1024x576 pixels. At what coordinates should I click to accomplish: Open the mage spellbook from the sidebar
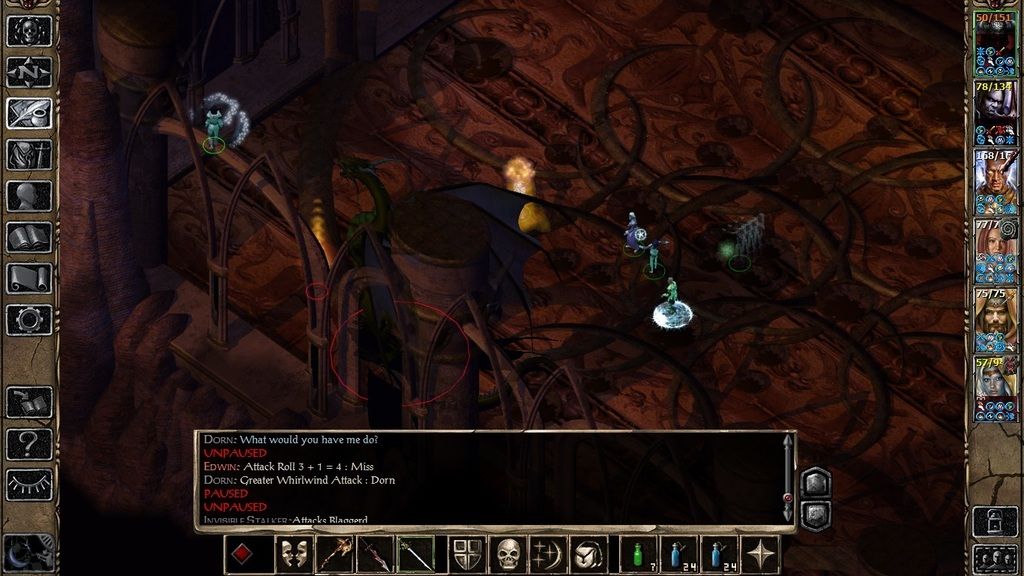pyautogui.click(x=29, y=237)
